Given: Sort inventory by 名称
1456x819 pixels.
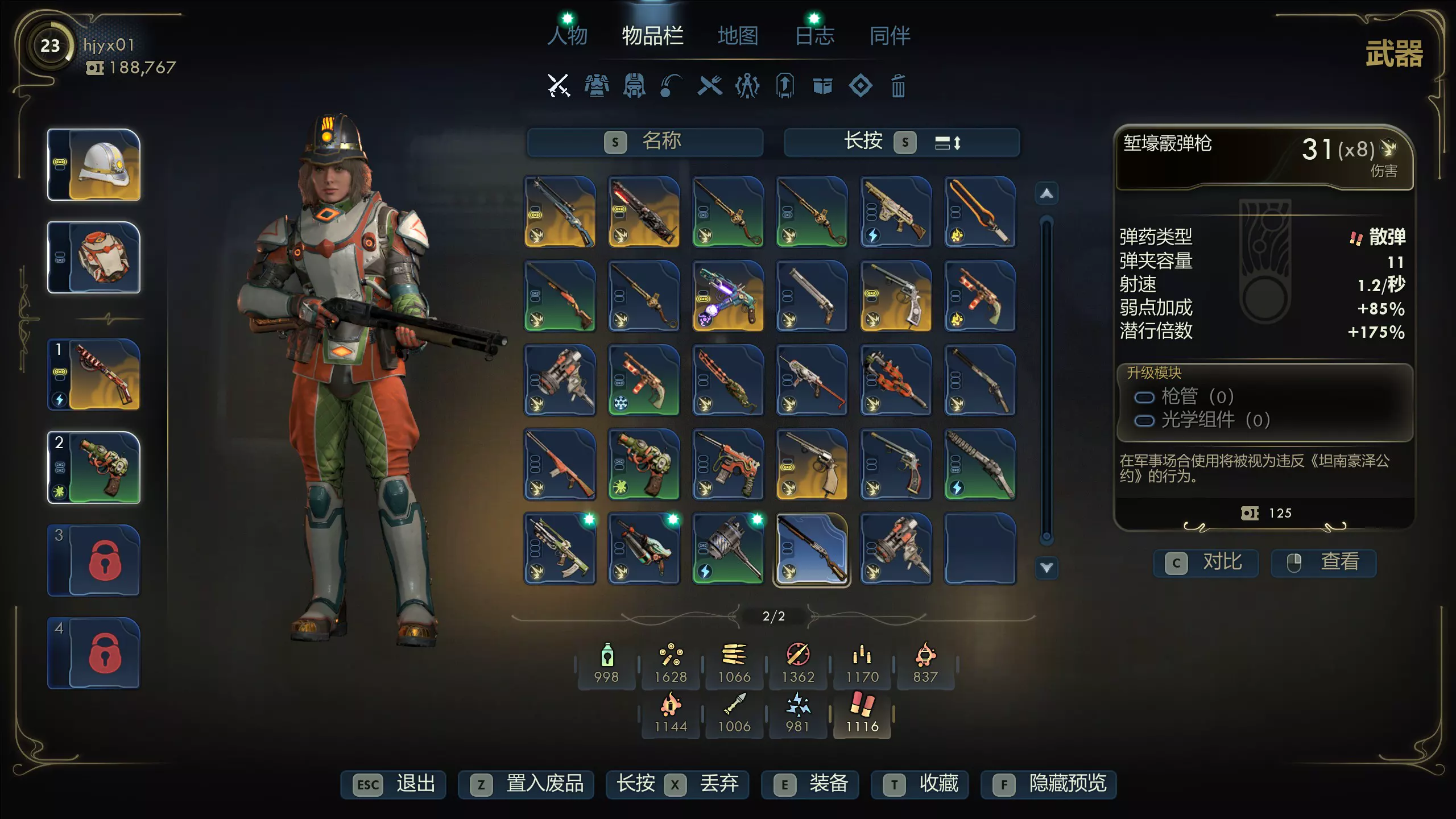Looking at the screenshot, I should pyautogui.click(x=644, y=142).
